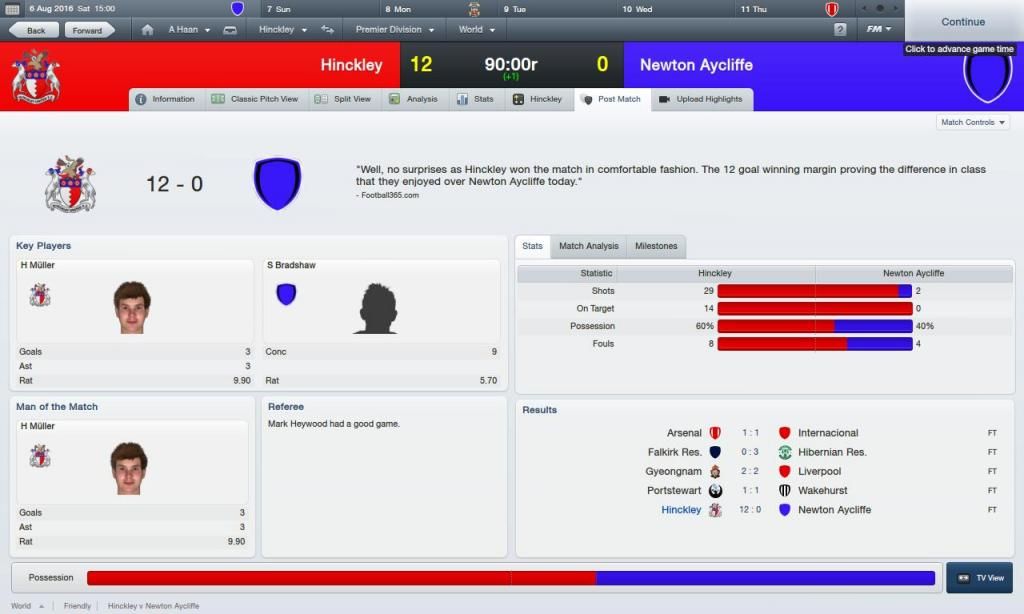Open the FM game menu
This screenshot has width=1024, height=614.
tap(879, 29)
